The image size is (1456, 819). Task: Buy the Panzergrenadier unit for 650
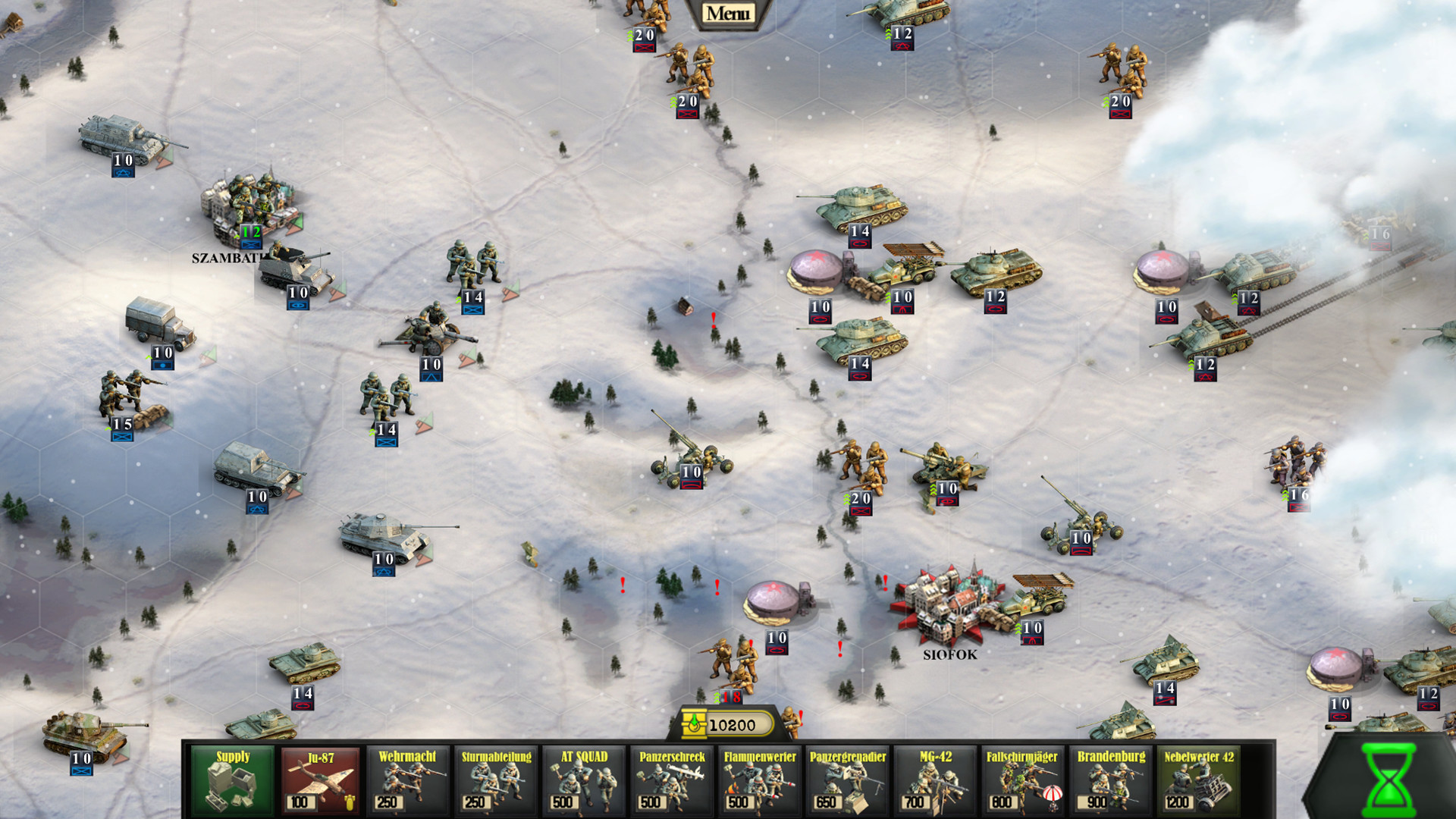point(846,778)
